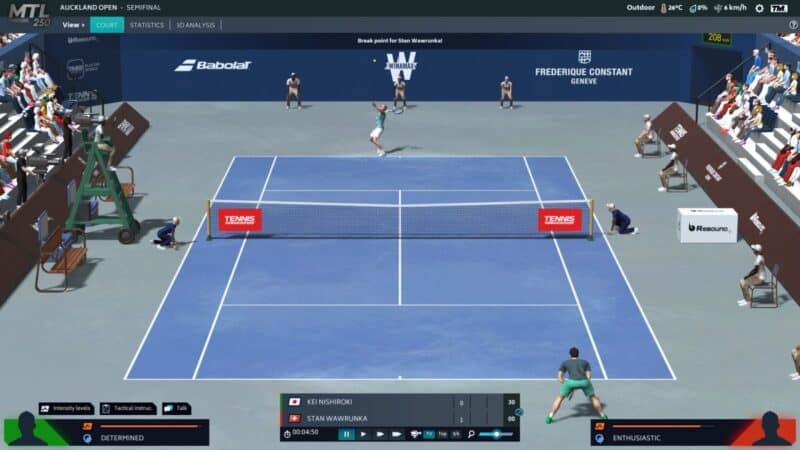This screenshot has width=800, height=450.
Task: Open settings with the gear icon
Action: 759,8
